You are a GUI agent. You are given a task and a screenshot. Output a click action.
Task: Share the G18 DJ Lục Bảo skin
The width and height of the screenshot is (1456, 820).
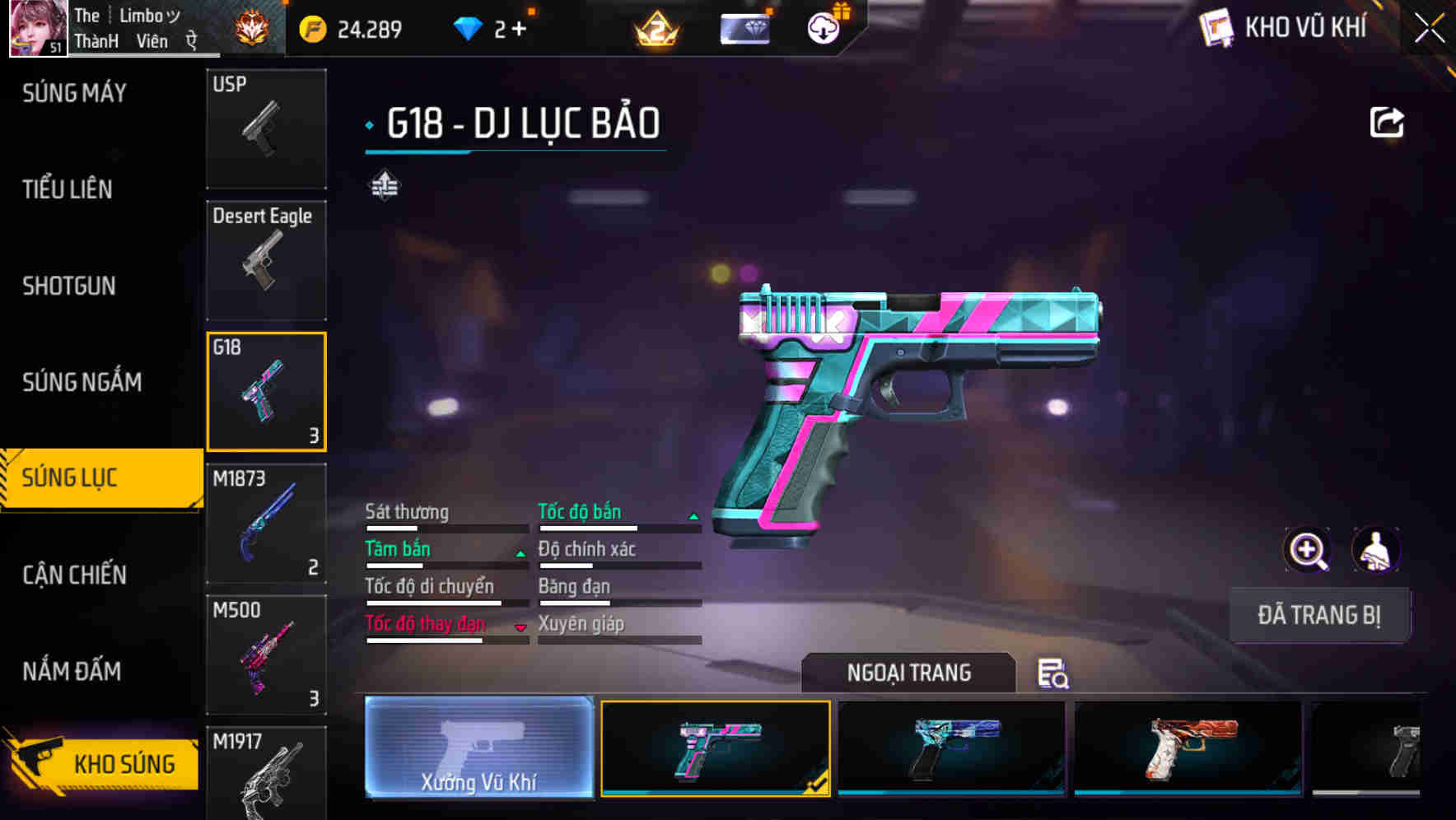point(1387,120)
